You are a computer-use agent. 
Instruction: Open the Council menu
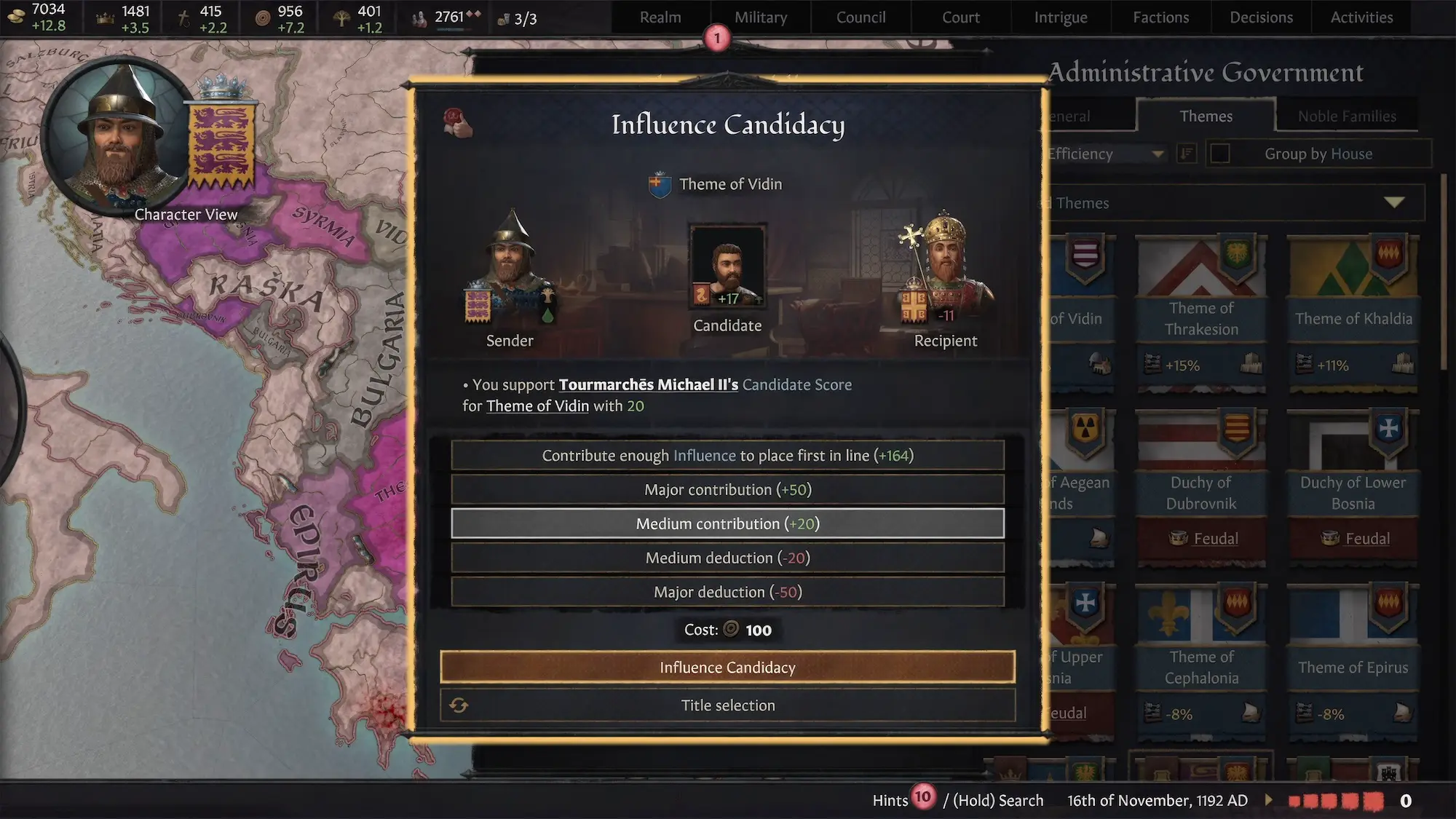click(x=860, y=17)
